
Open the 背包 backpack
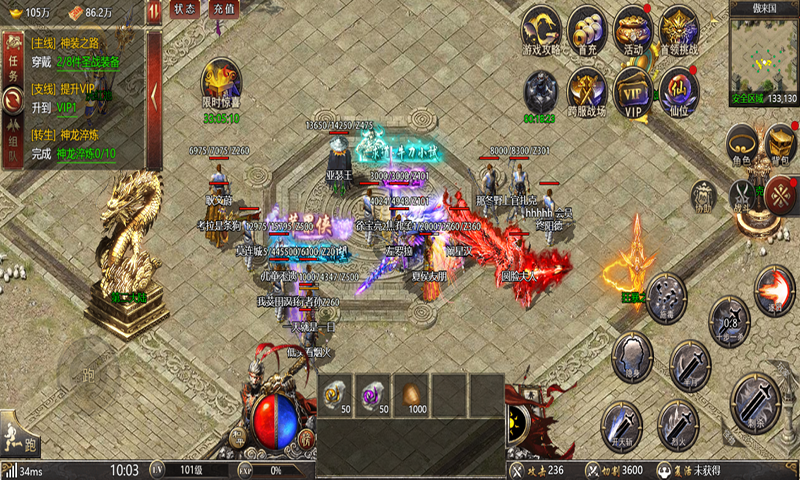[780, 143]
